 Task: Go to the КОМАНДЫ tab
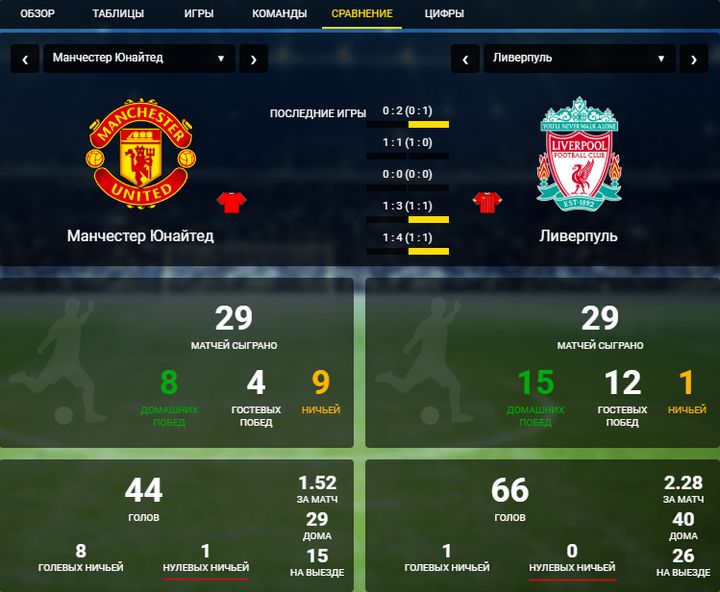[x=279, y=14]
